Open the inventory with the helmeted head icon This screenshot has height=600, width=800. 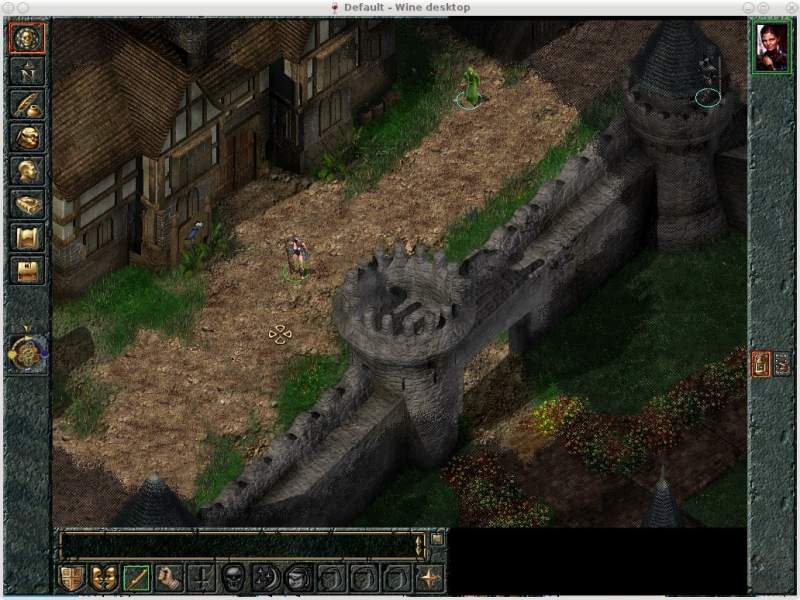tap(27, 138)
